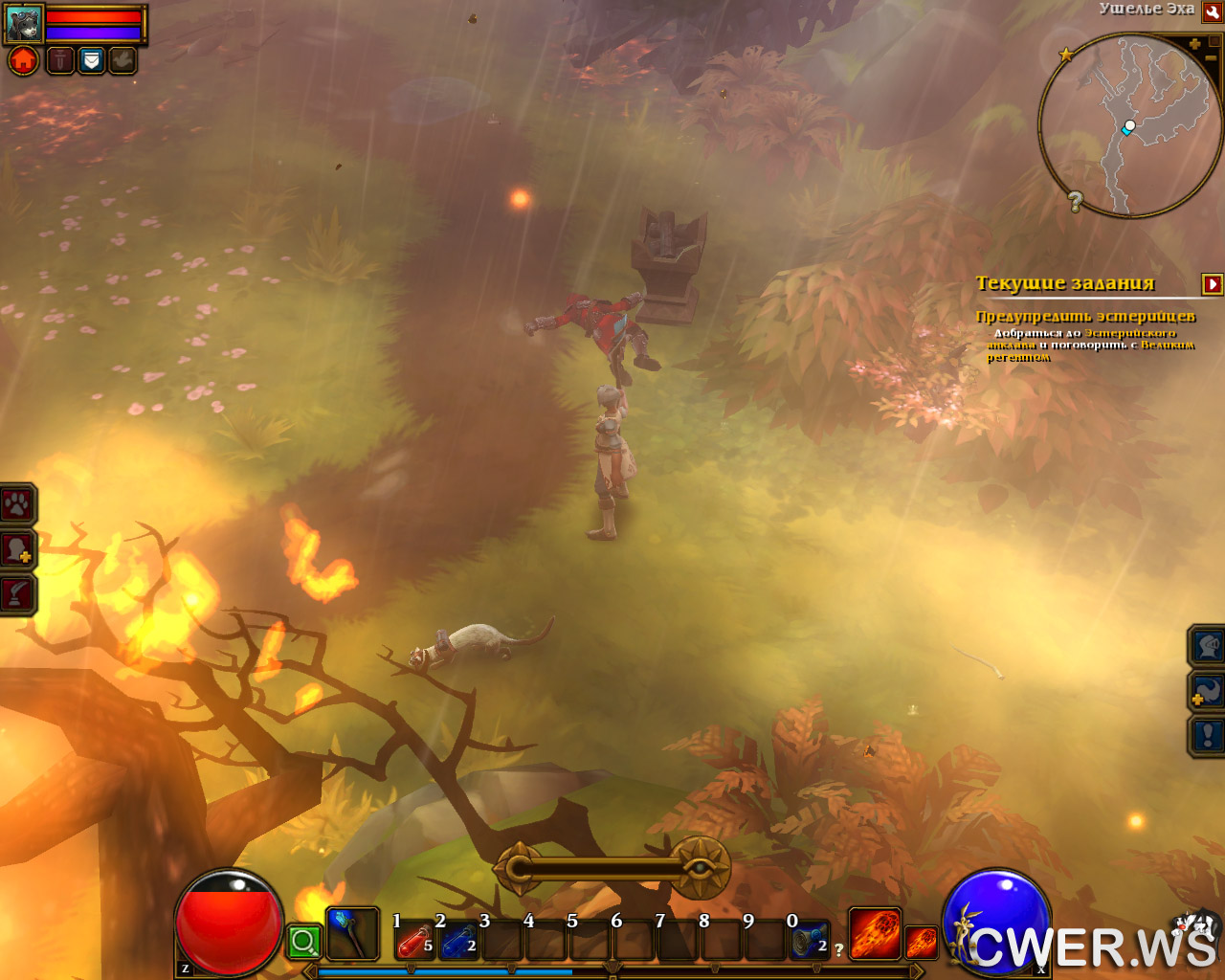Open the character panel with plus head icon
Viewport: 1225px width, 980px height.
click(x=17, y=549)
